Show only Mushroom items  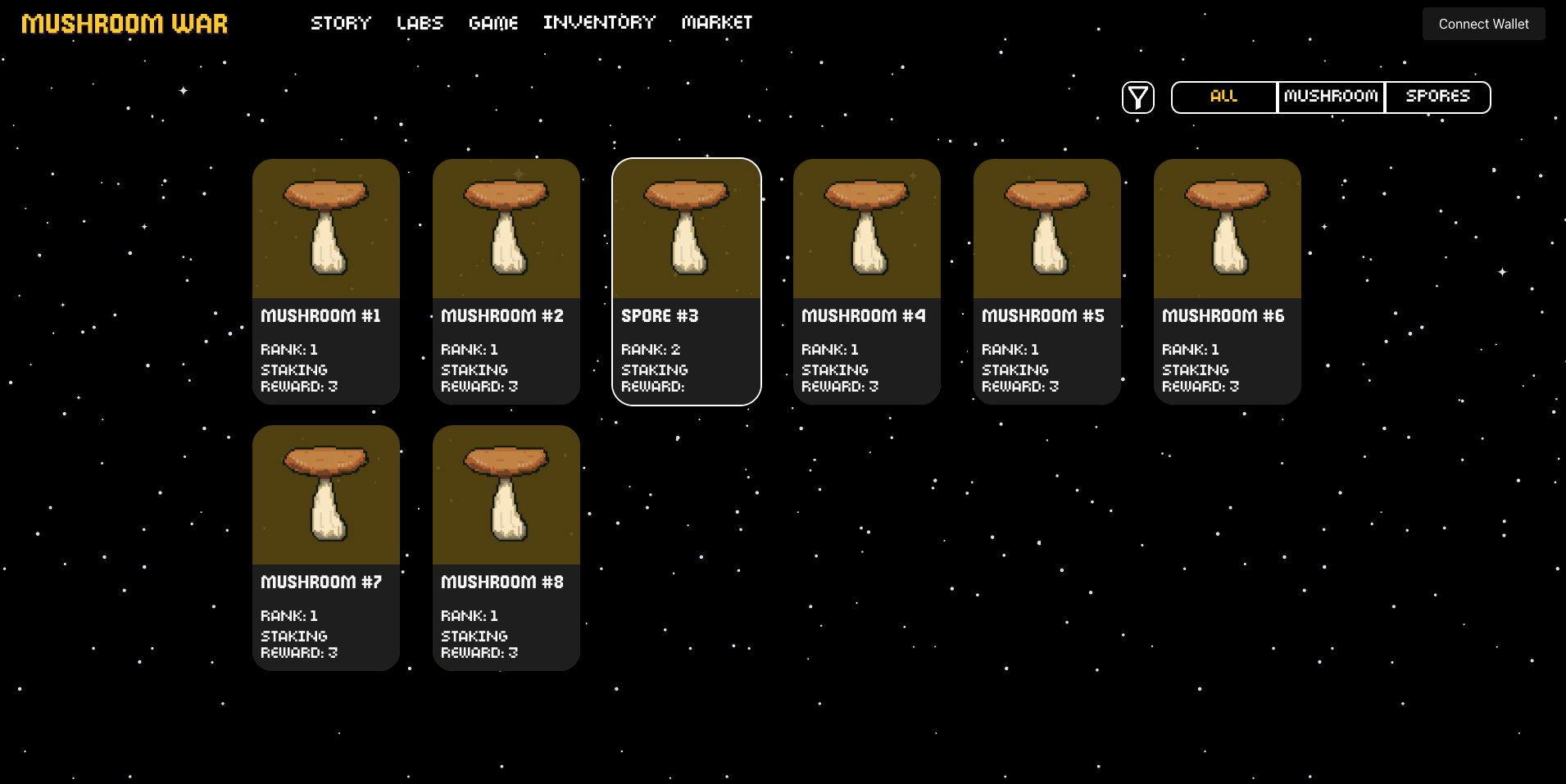tap(1331, 97)
